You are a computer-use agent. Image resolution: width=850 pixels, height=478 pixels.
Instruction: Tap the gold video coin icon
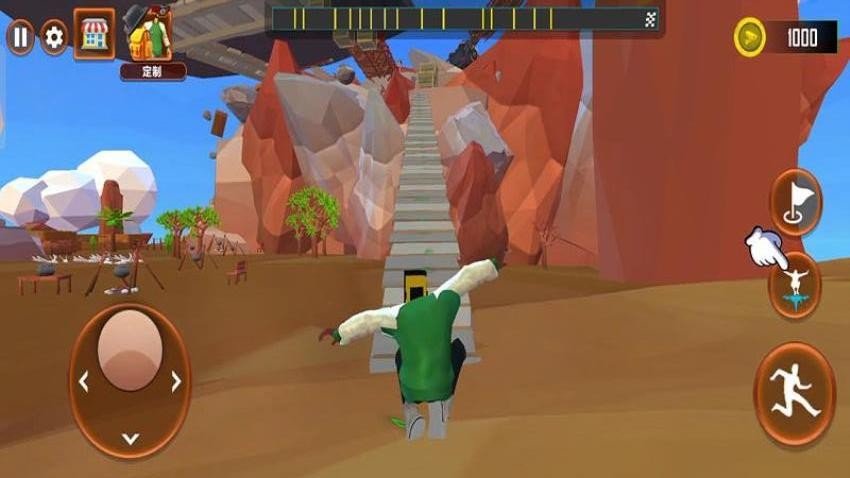(x=750, y=38)
